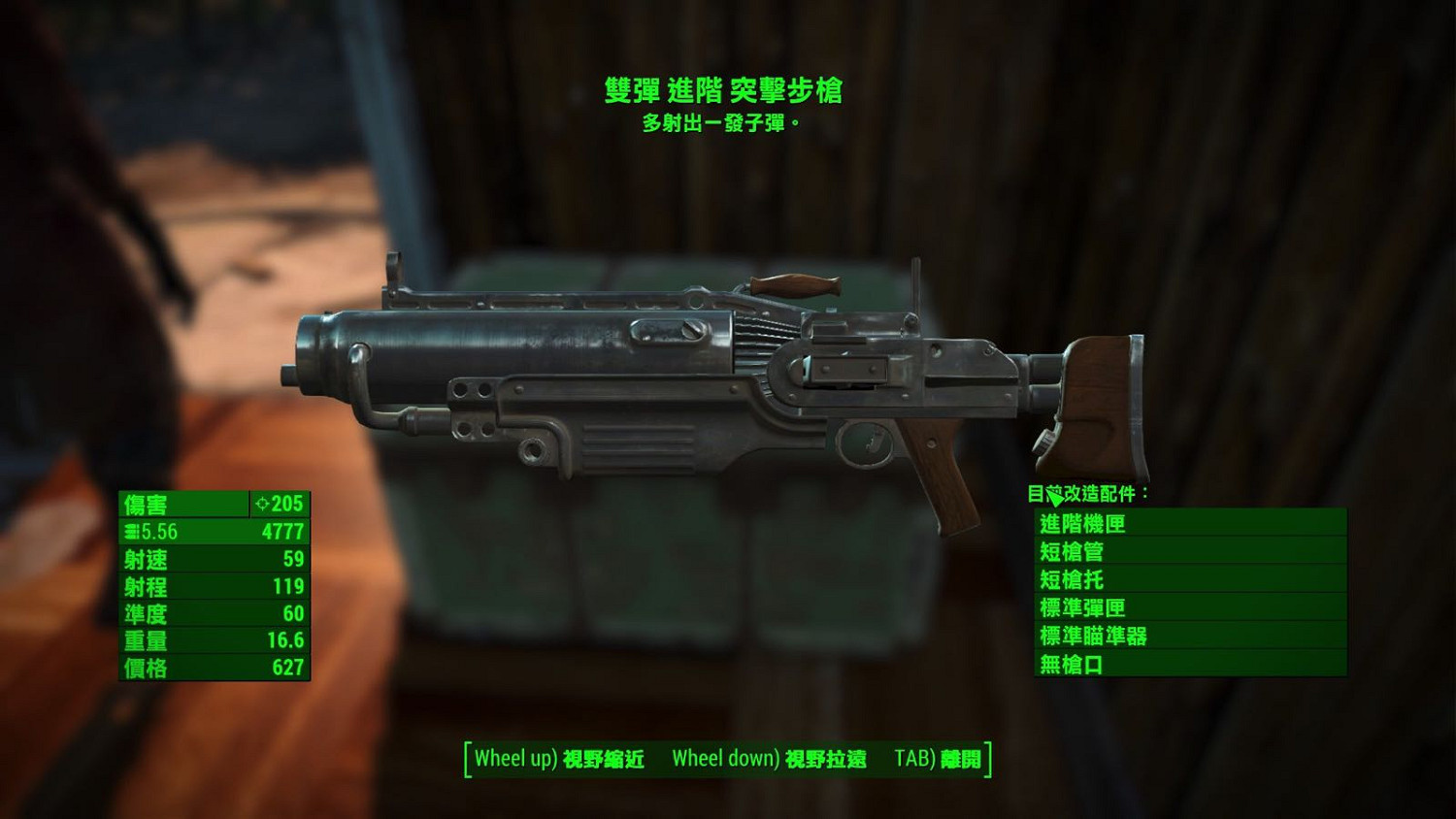Click the bottlecap icon beside damage value 205

tap(262, 505)
